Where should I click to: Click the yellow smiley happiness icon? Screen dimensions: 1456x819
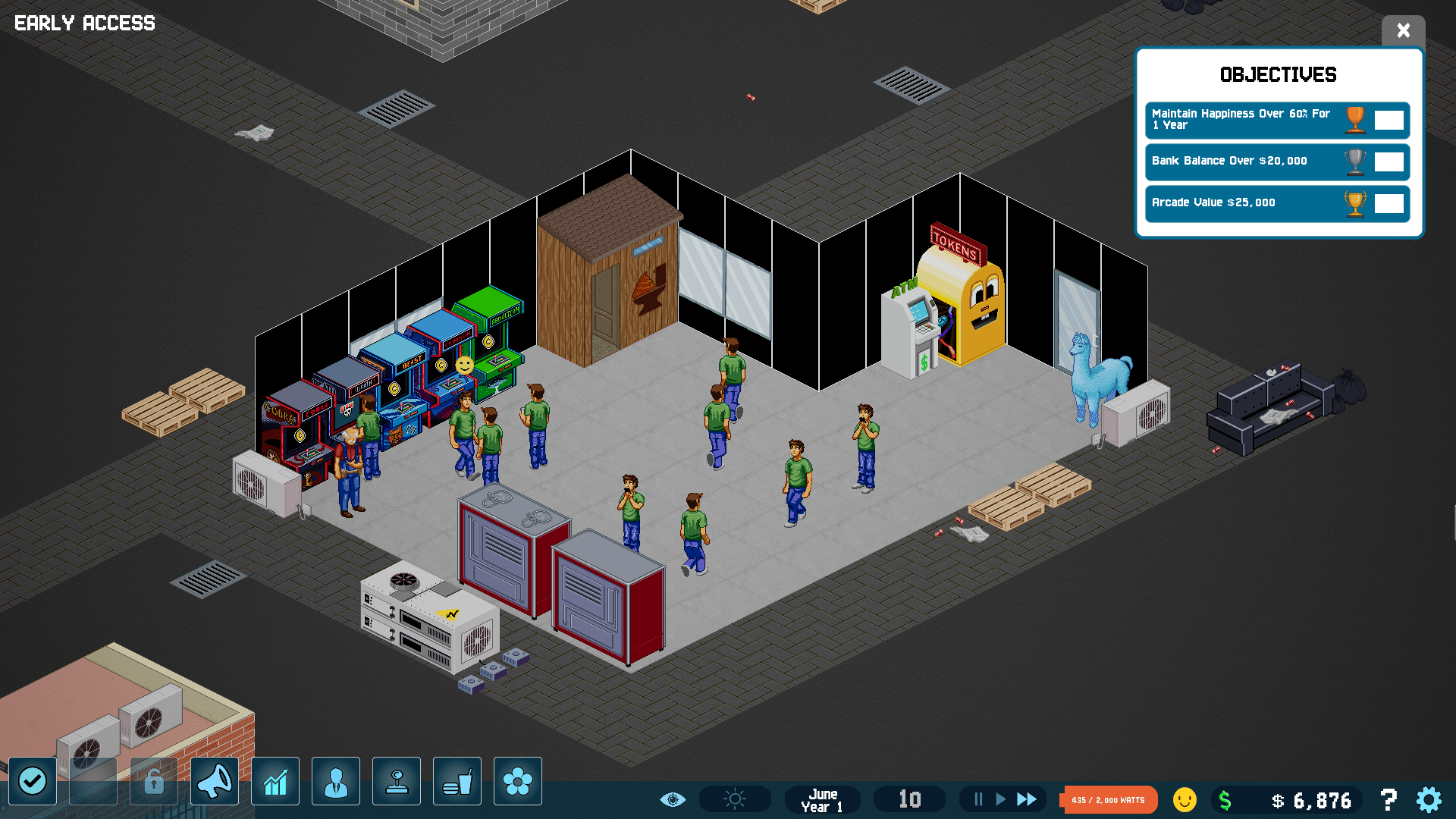click(1185, 799)
